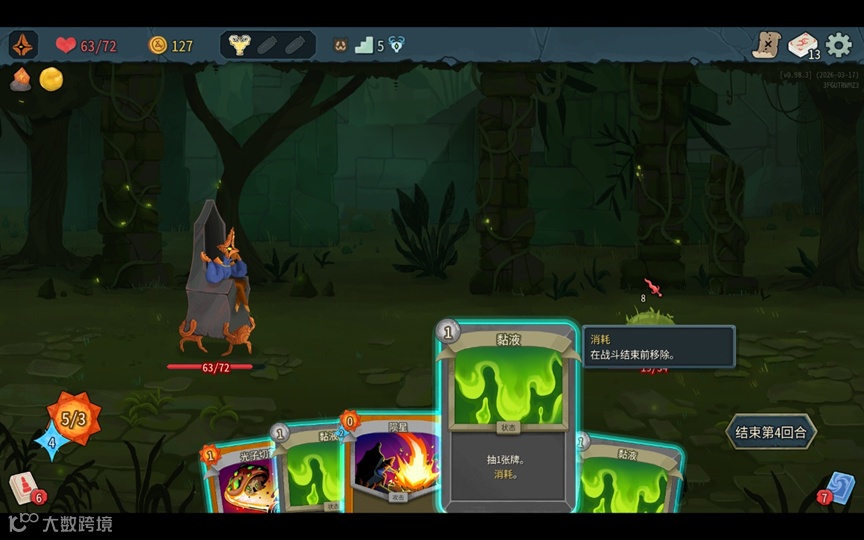The width and height of the screenshot is (864, 540).
Task: Check the enemy's red dagger attack intent
Action: pyautogui.click(x=653, y=288)
